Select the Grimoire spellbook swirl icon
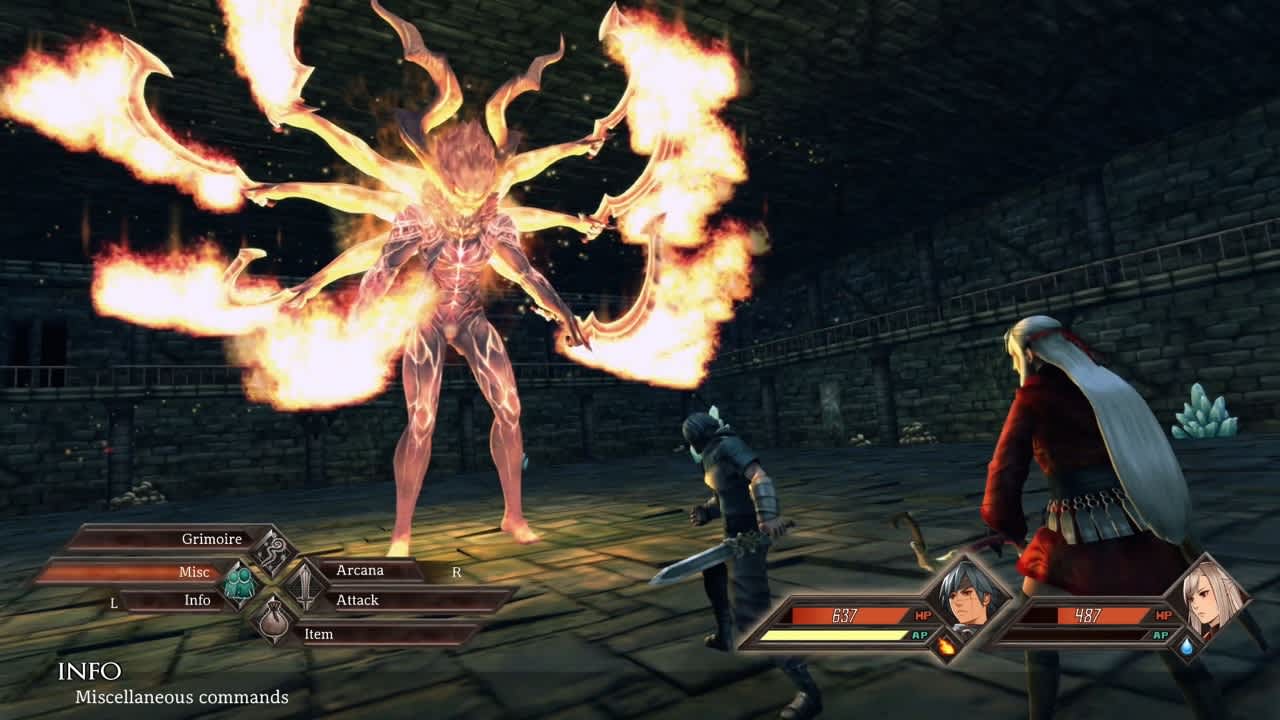This screenshot has width=1280, height=720. click(x=275, y=550)
